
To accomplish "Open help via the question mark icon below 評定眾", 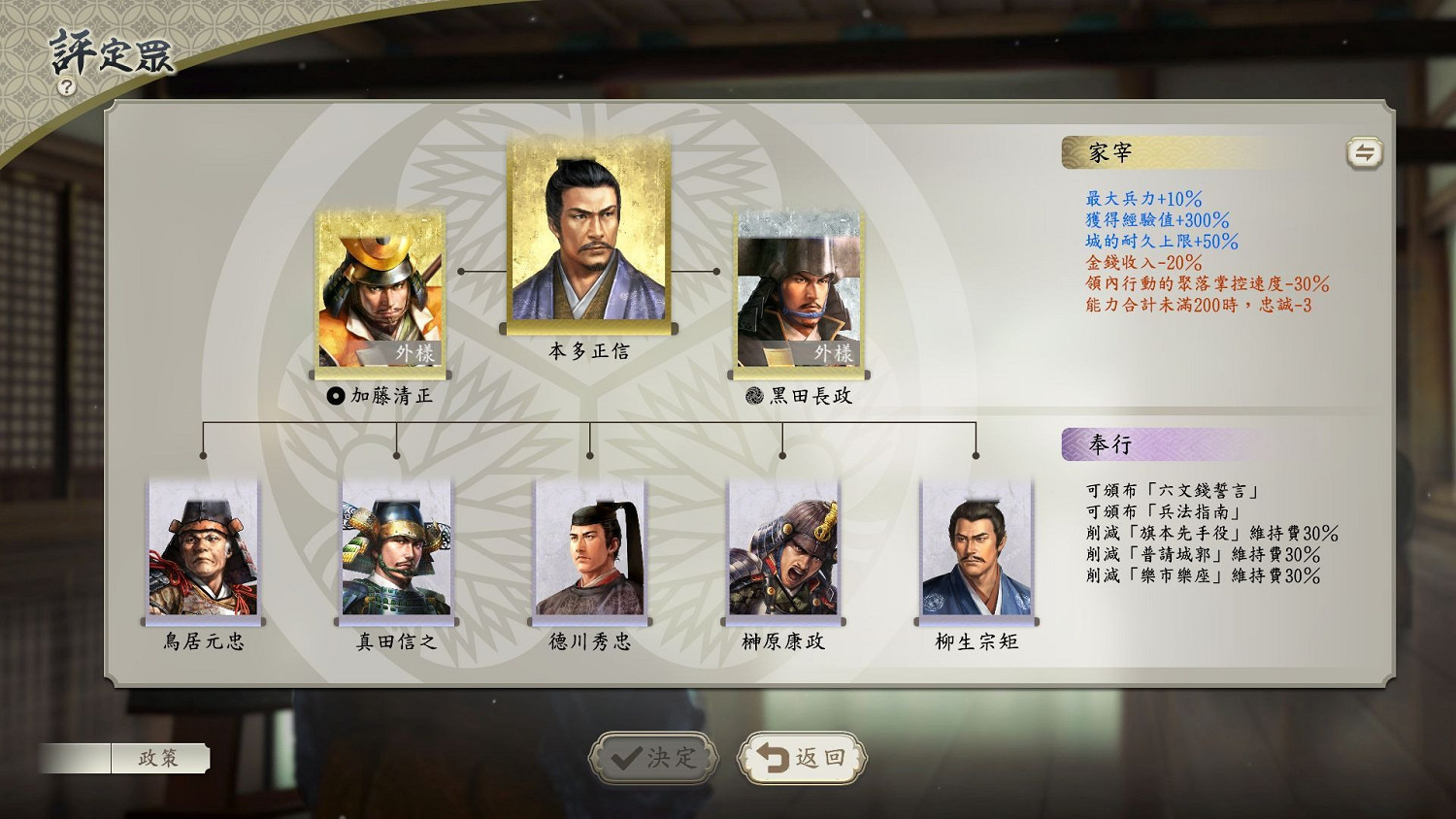I will 65,85.
